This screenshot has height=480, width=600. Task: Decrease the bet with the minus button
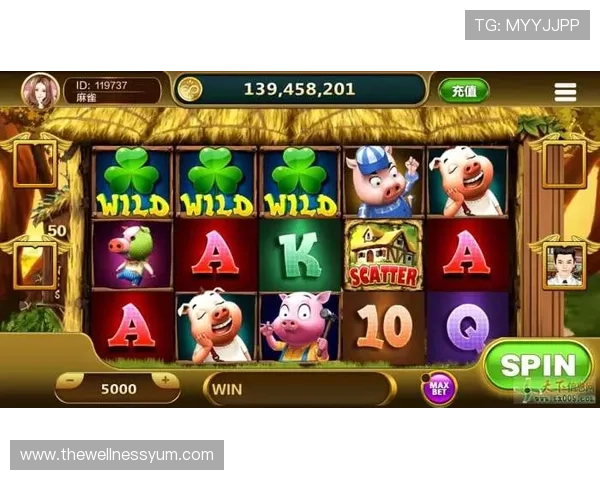71,381
